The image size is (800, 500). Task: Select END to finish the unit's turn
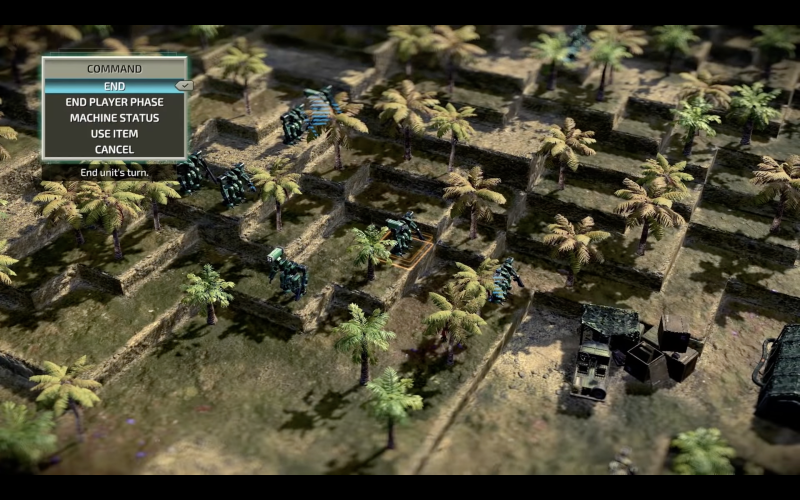[114, 86]
